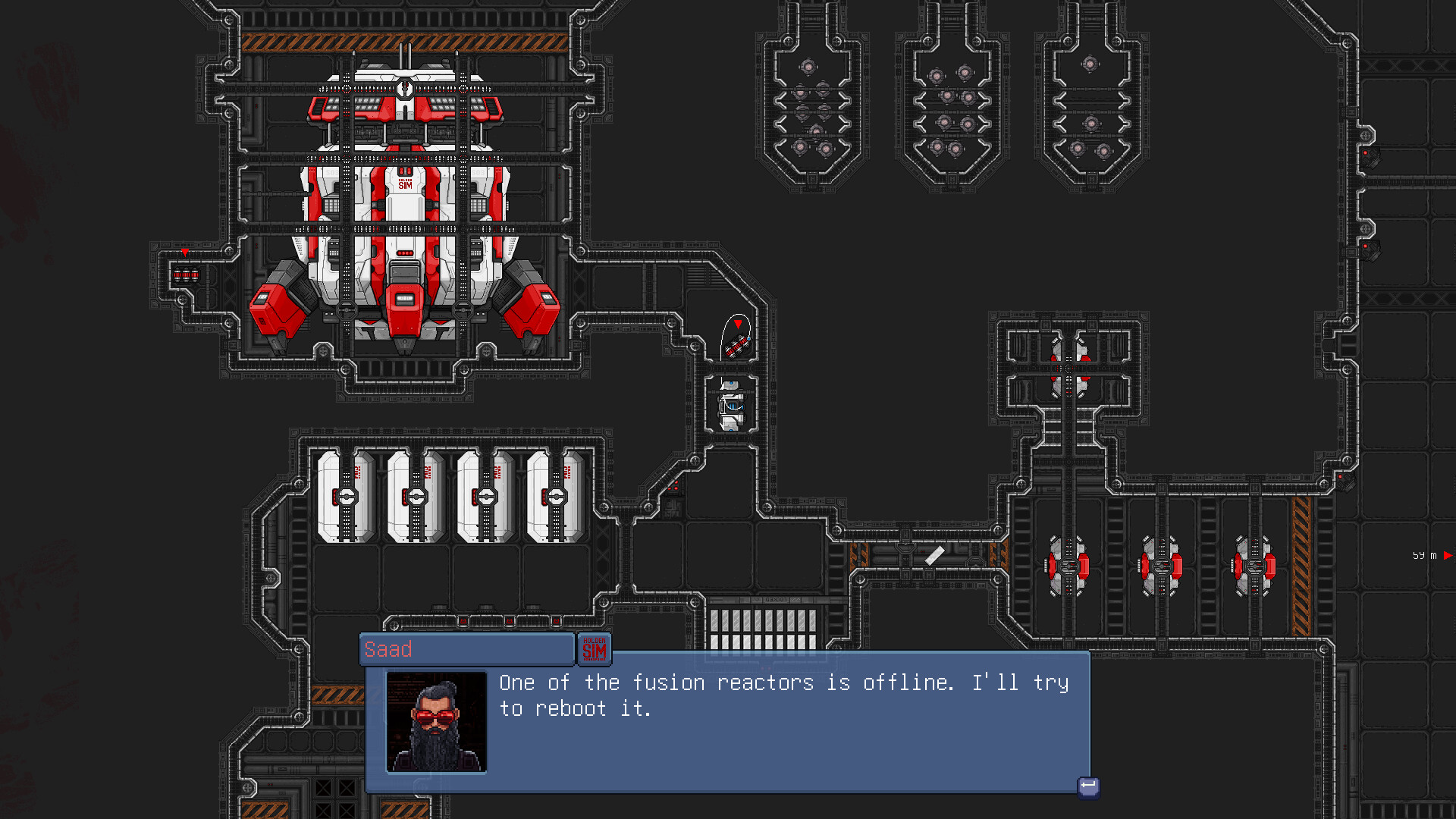Viewport: 1456px width, 819px height.
Task: Click the cross-shaped machine in the right corridor
Action: click(1069, 369)
